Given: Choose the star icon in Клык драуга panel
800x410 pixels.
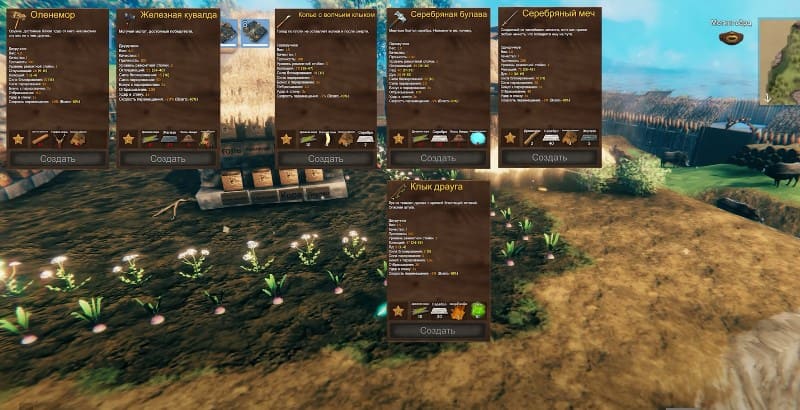Looking at the screenshot, I should [x=398, y=311].
